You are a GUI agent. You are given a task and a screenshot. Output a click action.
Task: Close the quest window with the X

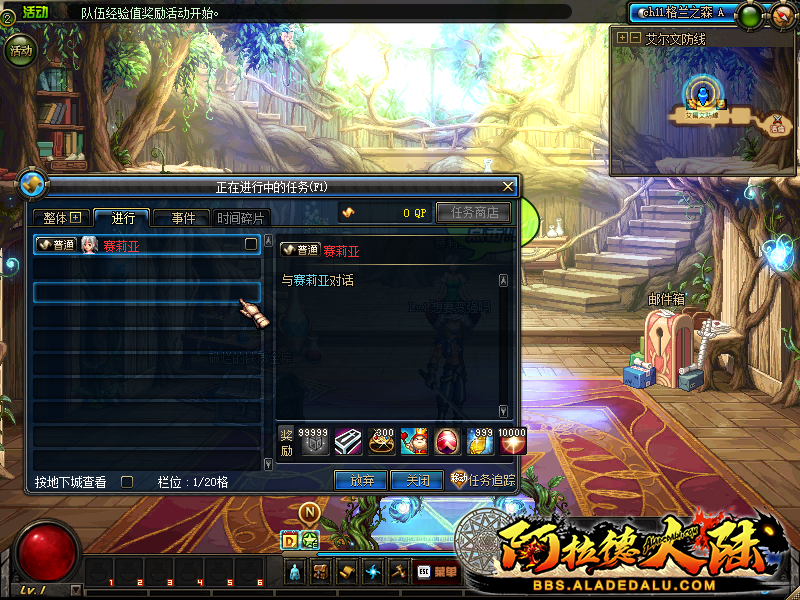[x=508, y=186]
